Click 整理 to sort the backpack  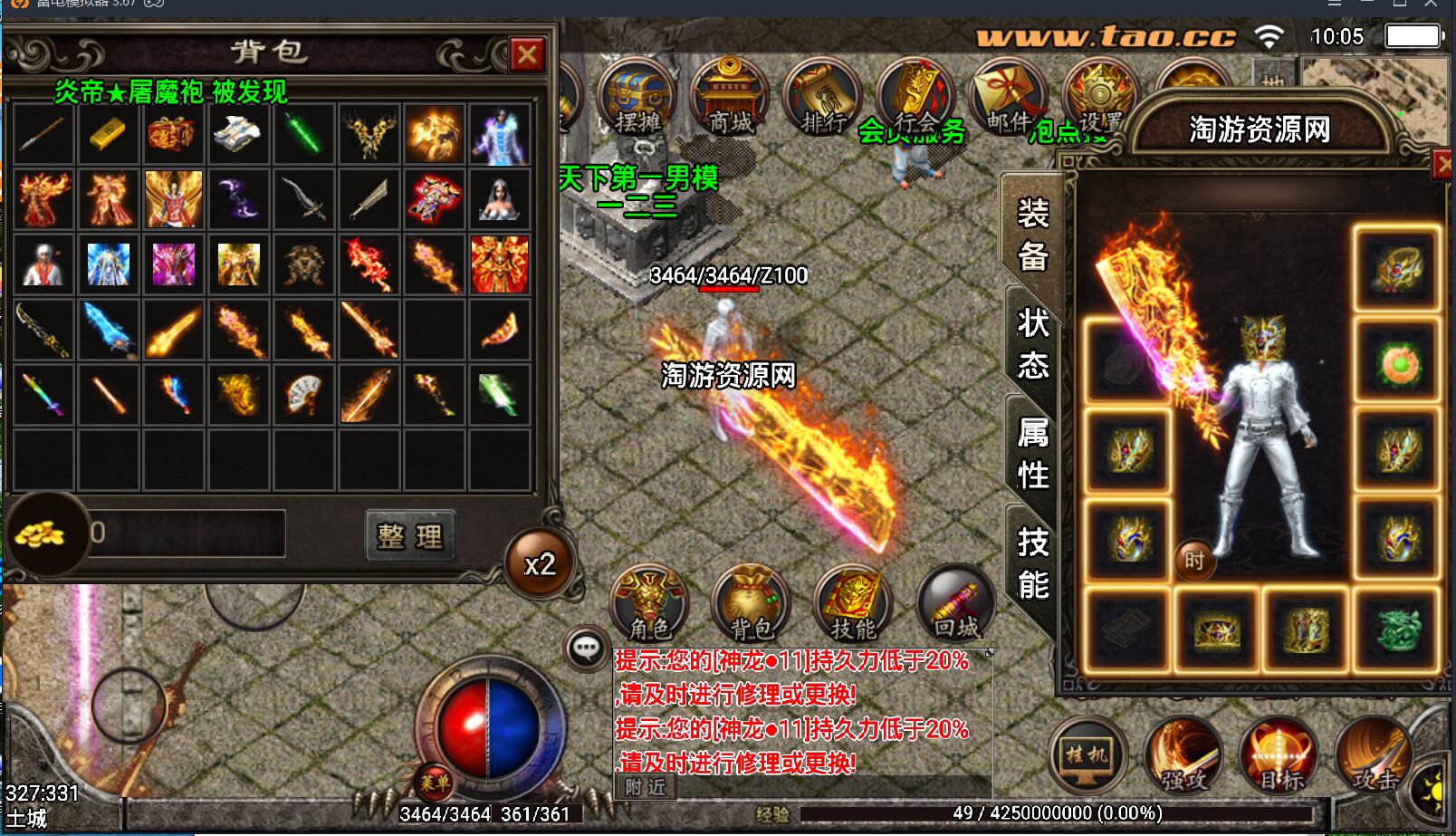pos(409,536)
